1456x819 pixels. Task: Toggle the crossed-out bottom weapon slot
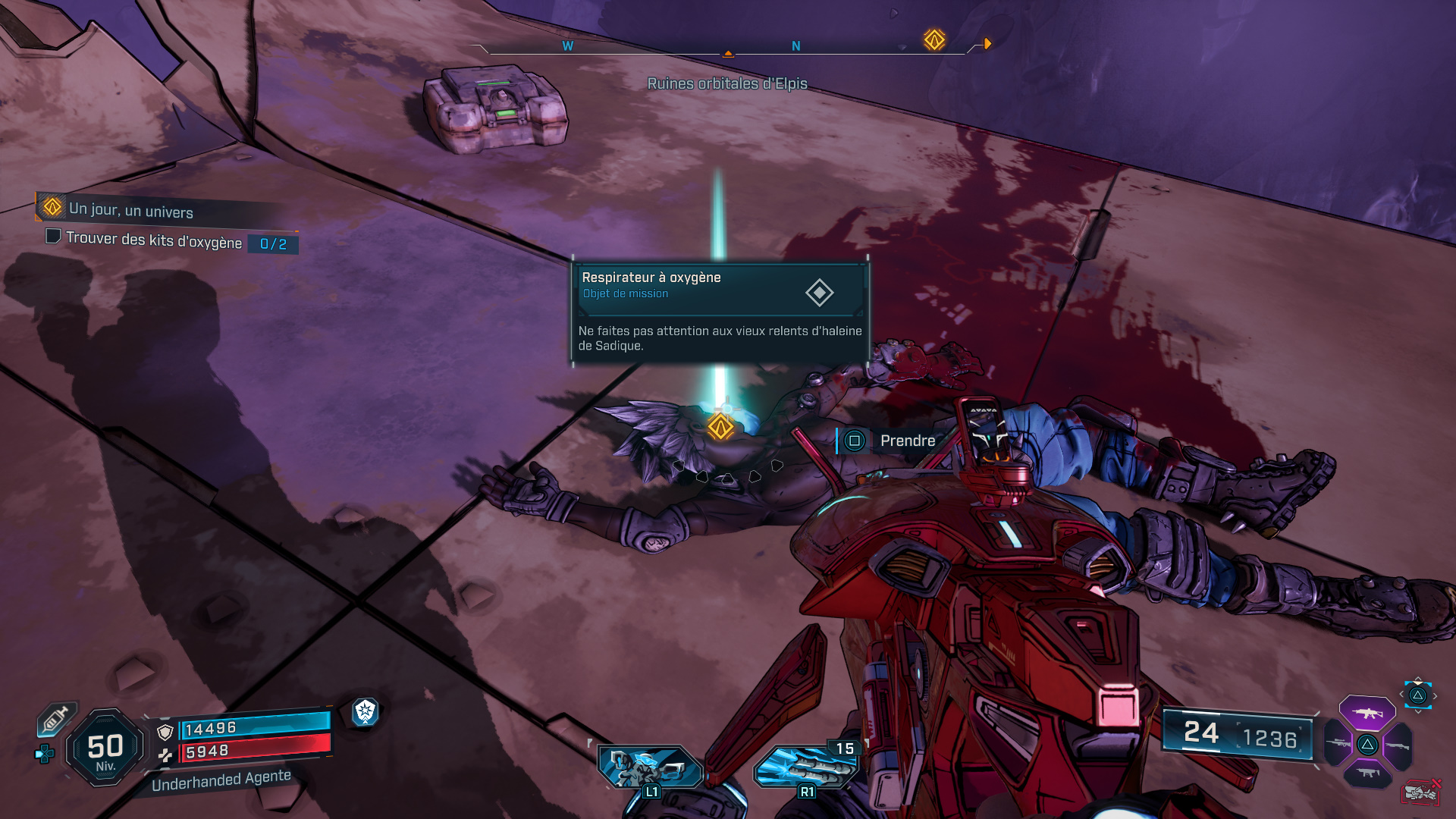[x=1420, y=792]
